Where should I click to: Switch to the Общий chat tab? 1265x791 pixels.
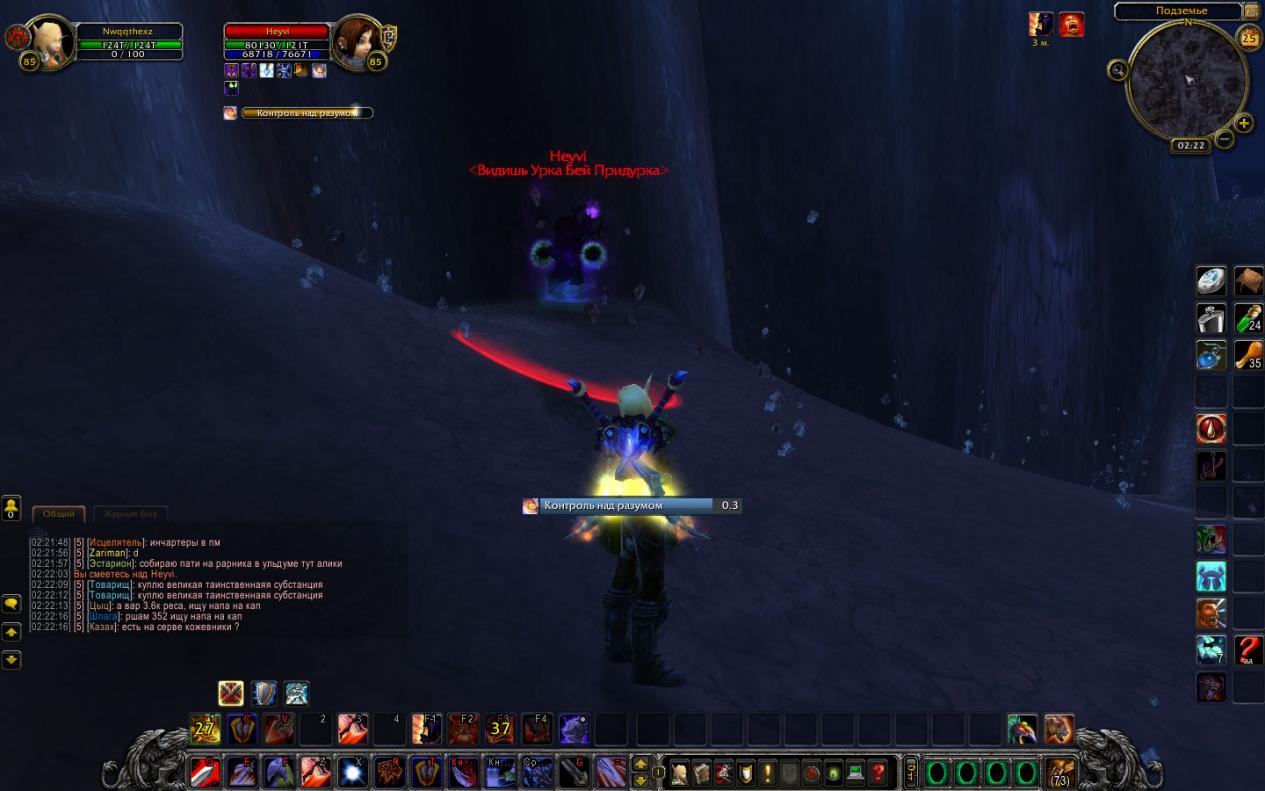[x=58, y=513]
